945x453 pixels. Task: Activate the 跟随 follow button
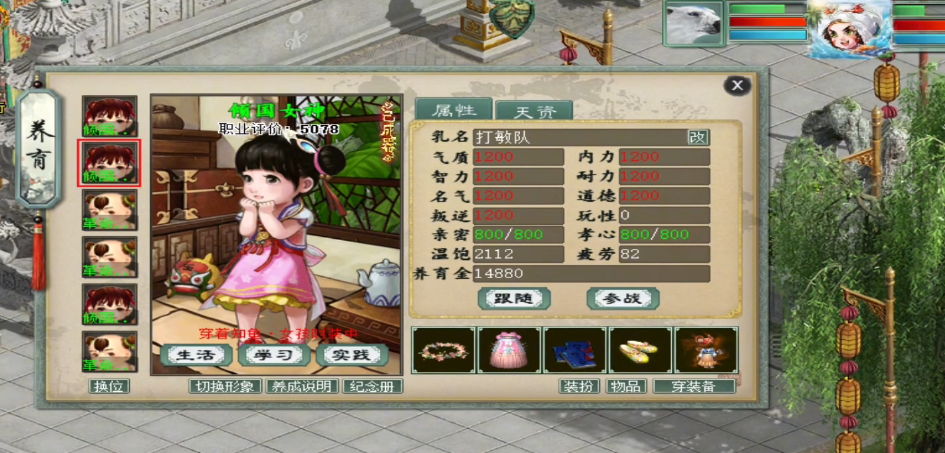514,298
